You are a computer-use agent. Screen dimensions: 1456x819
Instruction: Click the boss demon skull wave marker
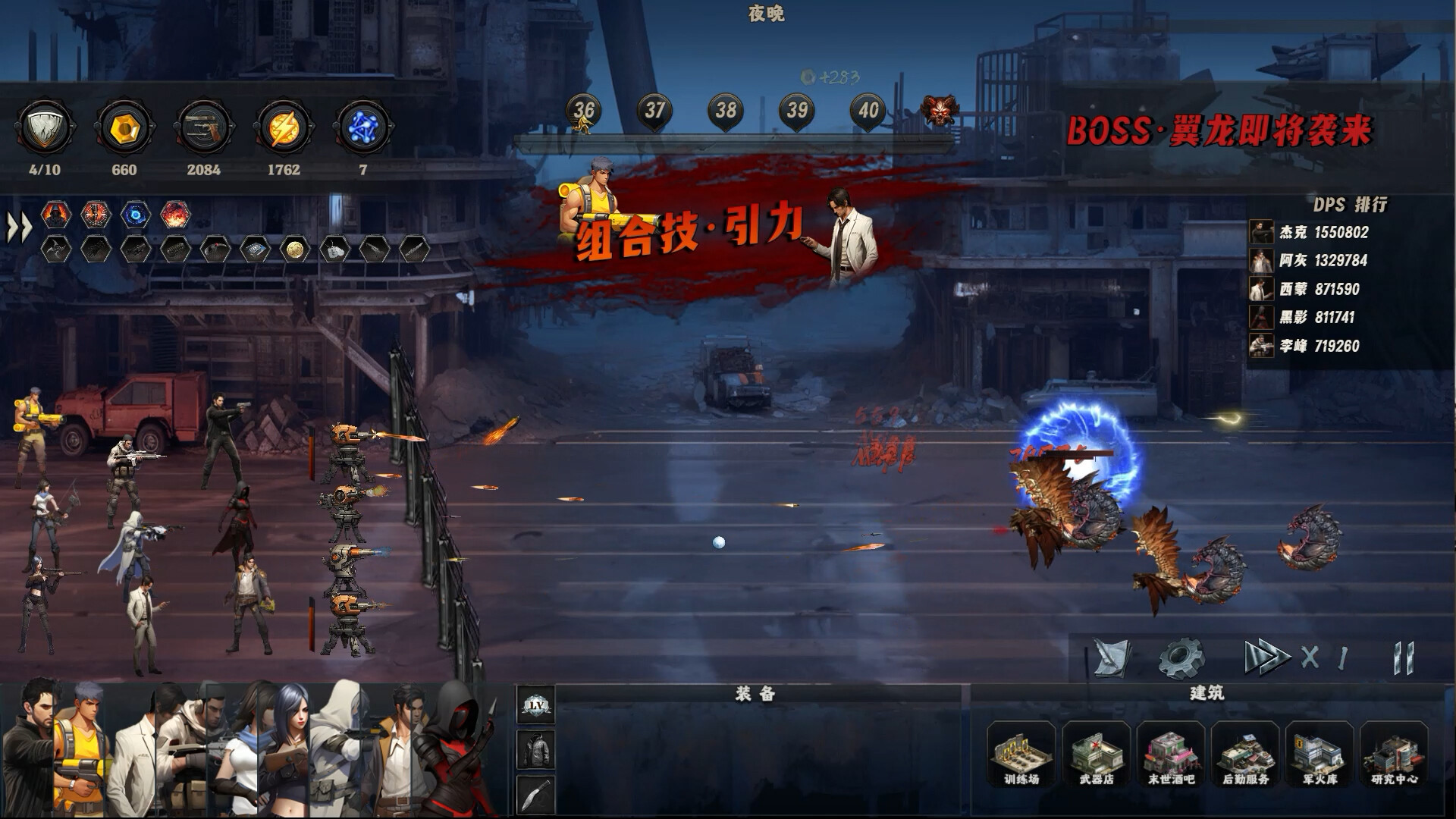pos(939,111)
